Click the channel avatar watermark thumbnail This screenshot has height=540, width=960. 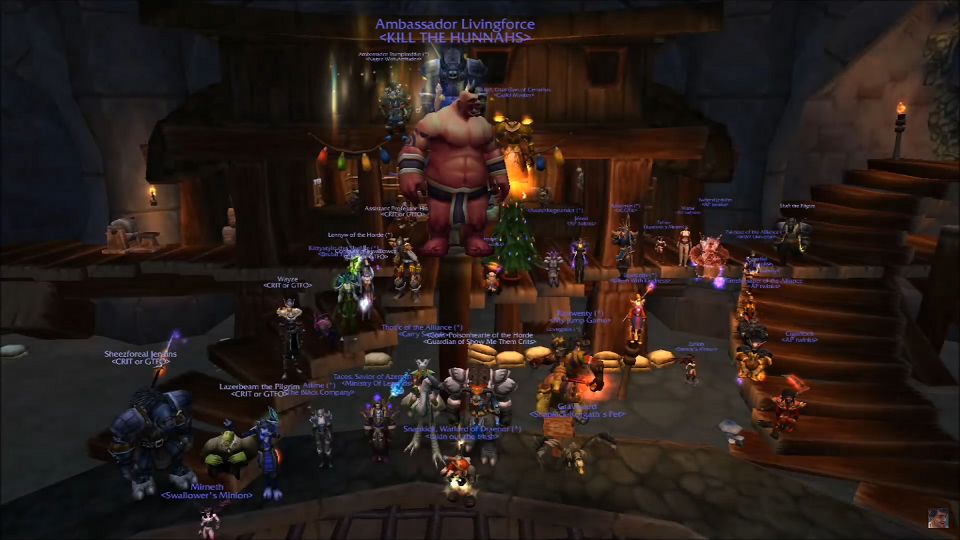[x=936, y=517]
